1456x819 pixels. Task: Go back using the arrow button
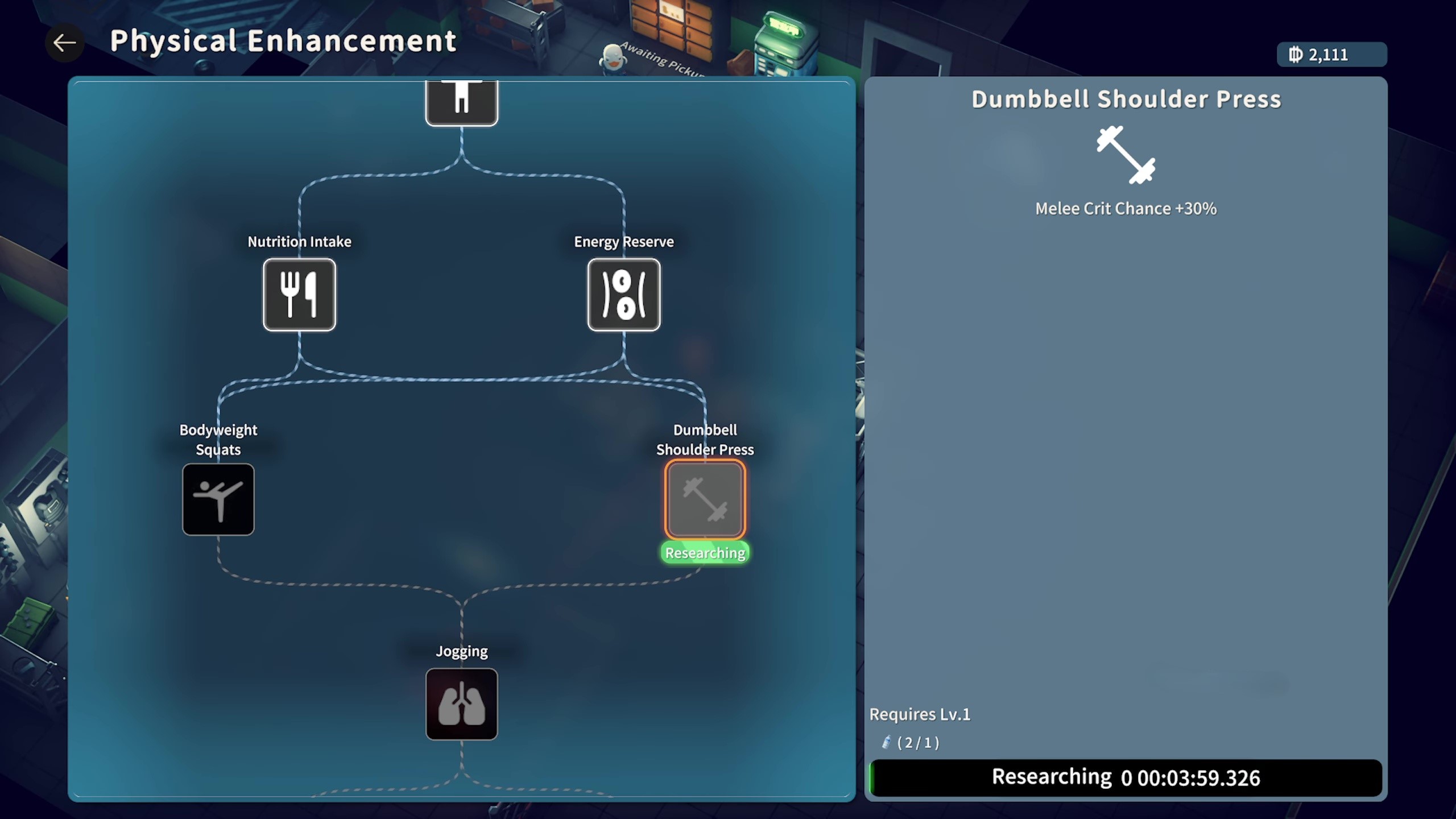64,43
